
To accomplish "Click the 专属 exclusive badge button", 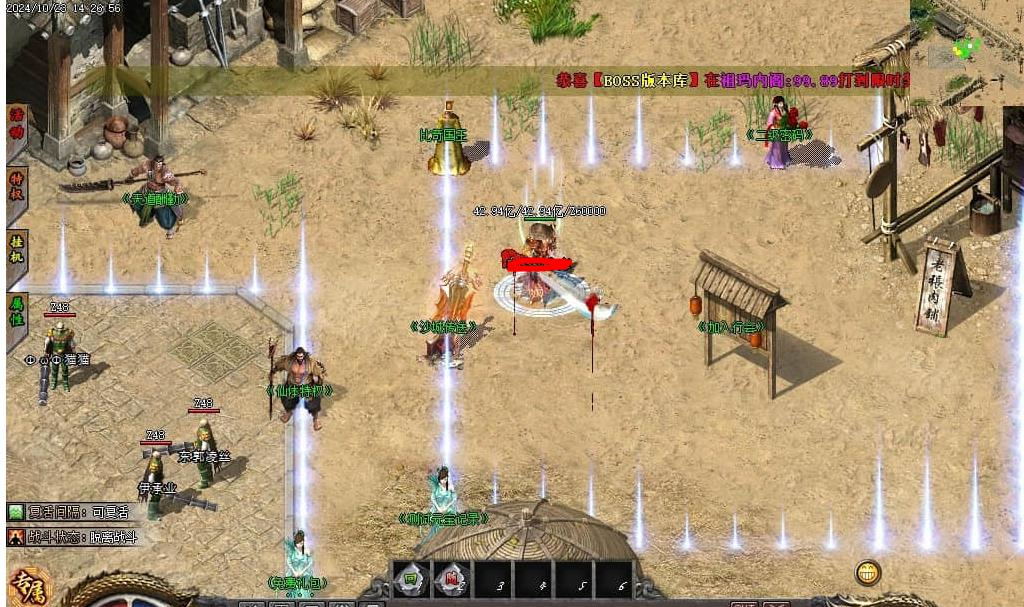I will (x=30, y=587).
